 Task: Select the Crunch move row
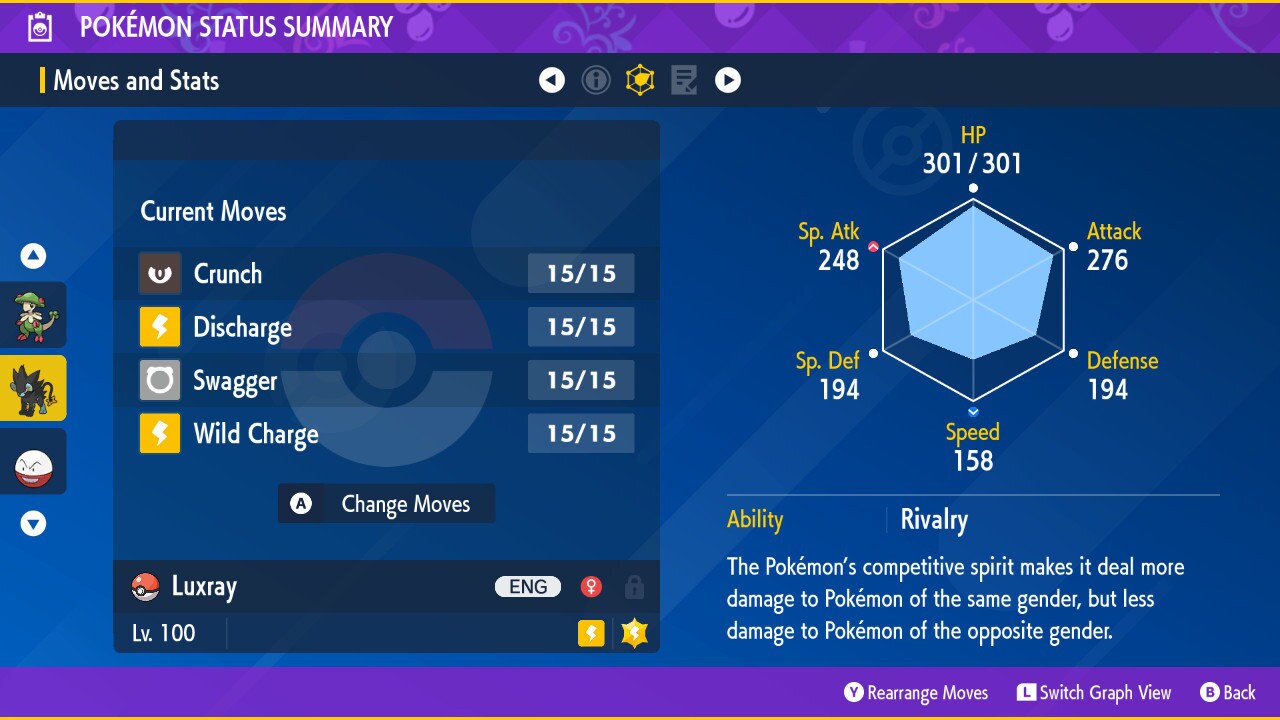pos(386,274)
